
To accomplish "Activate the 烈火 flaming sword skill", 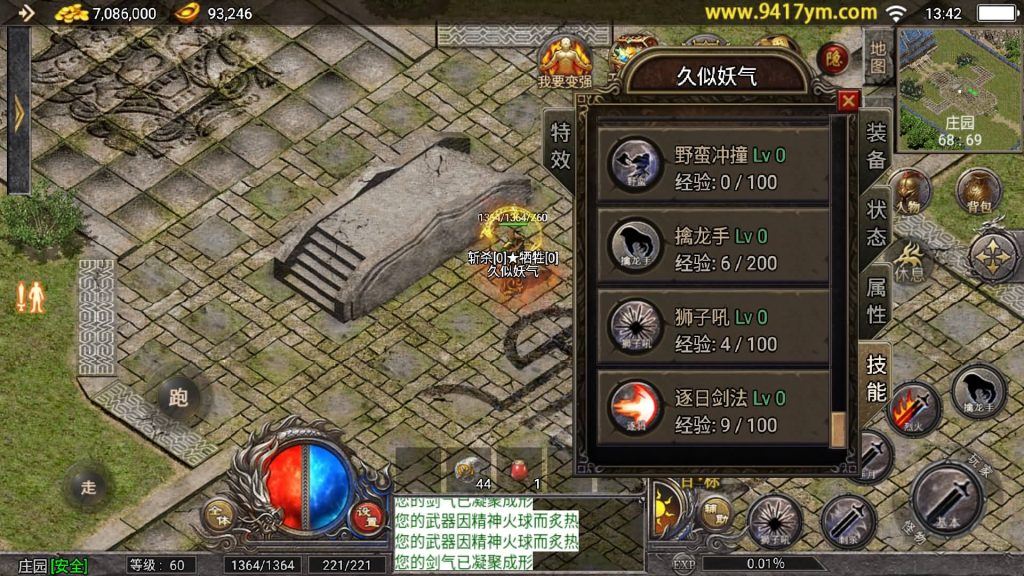I will pyautogui.click(x=912, y=408).
